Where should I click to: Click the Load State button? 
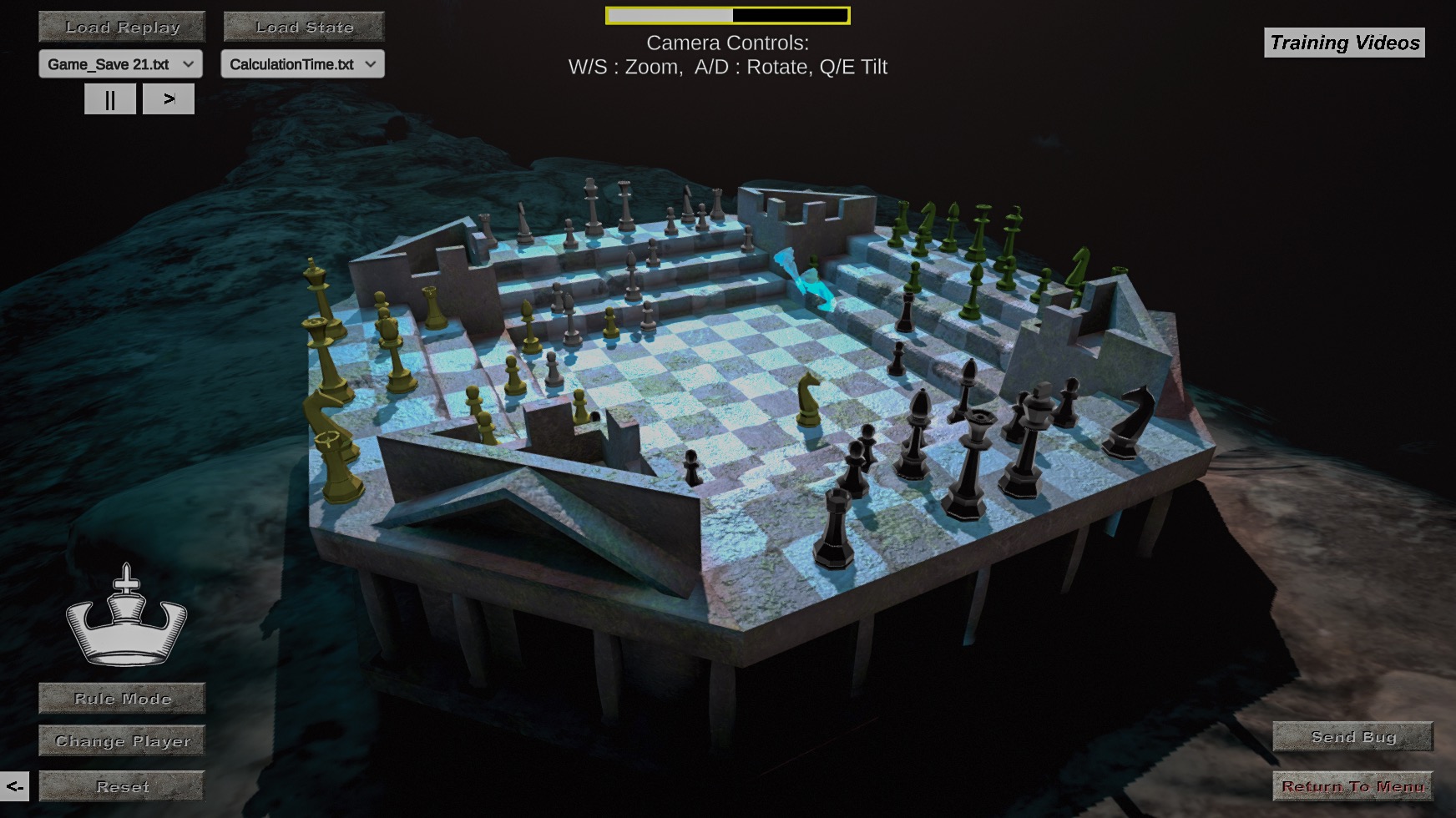point(303,27)
